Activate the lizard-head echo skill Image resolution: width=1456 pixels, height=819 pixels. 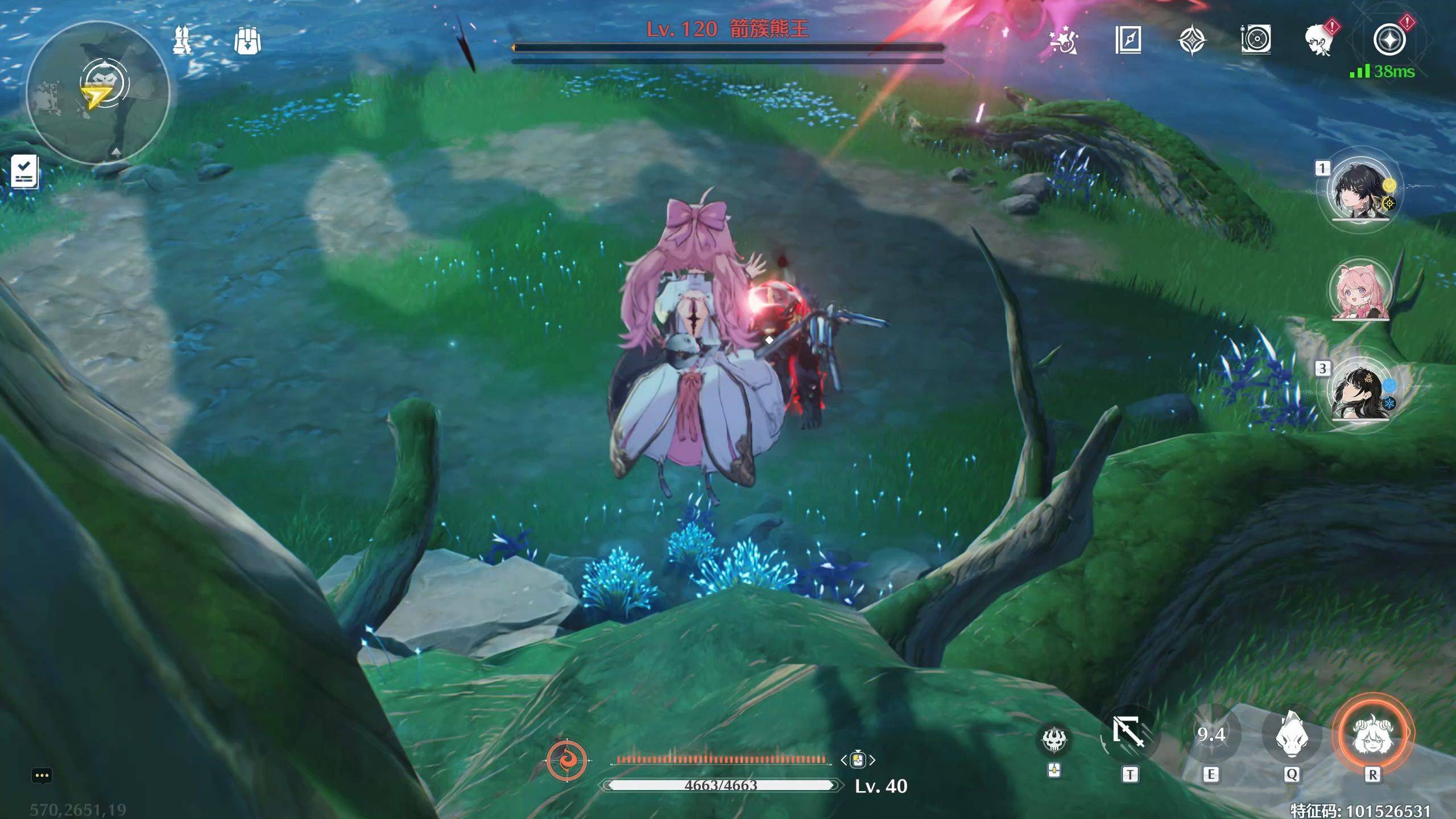tap(1292, 734)
